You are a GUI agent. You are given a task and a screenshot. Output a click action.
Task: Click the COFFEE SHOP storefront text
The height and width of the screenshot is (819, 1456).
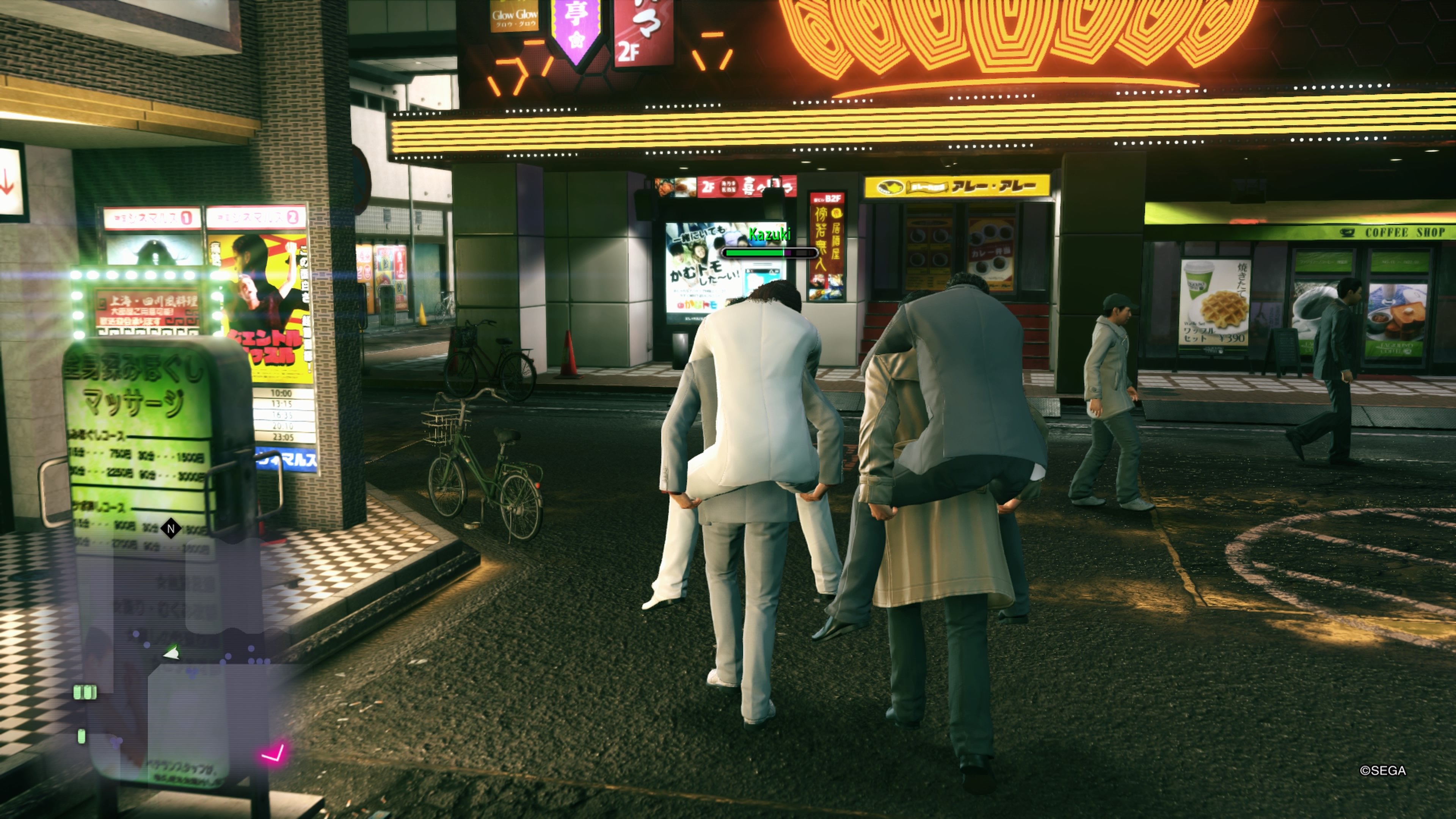pyautogui.click(x=1403, y=232)
